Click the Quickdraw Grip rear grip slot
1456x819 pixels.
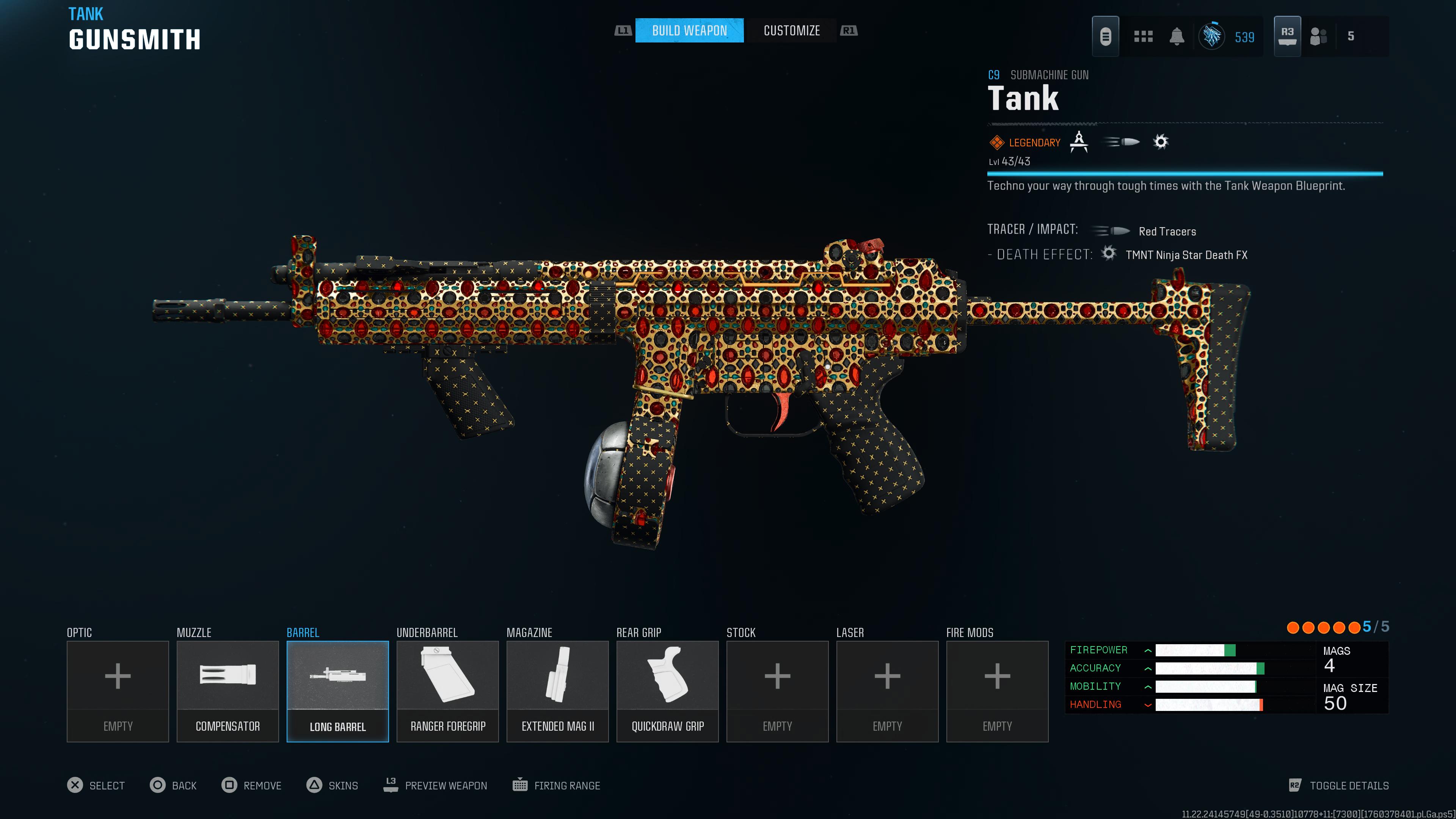(667, 691)
